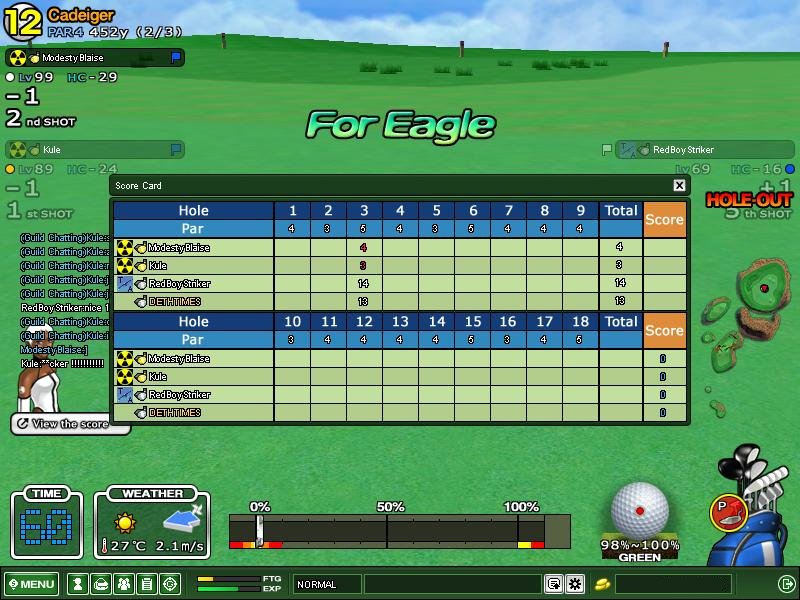Click the three-people group icon
The height and width of the screenshot is (600, 800).
[x=123, y=584]
